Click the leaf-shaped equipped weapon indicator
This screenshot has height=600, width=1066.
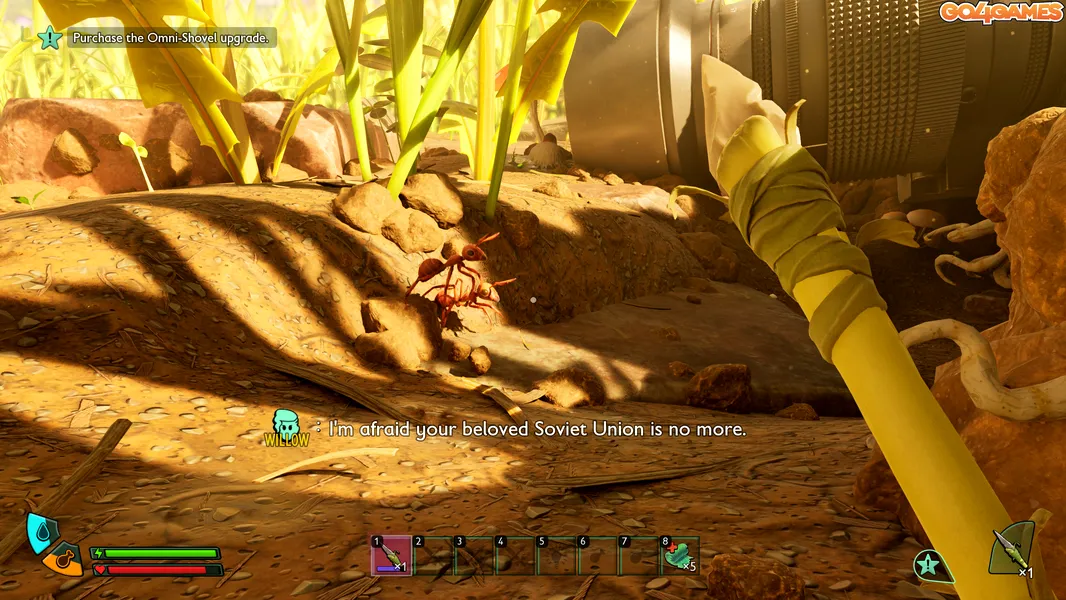pos(1011,549)
